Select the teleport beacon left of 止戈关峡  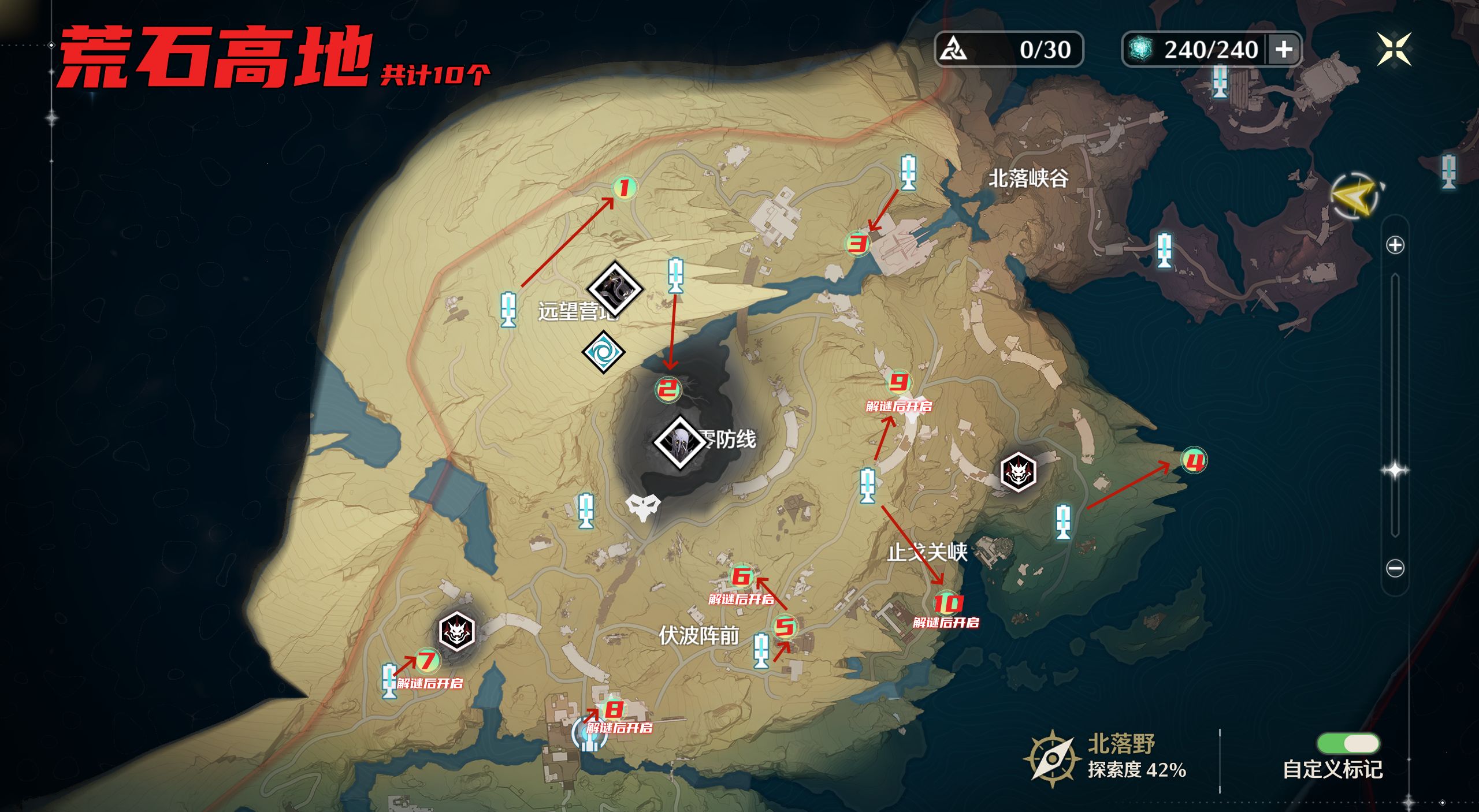tap(867, 485)
